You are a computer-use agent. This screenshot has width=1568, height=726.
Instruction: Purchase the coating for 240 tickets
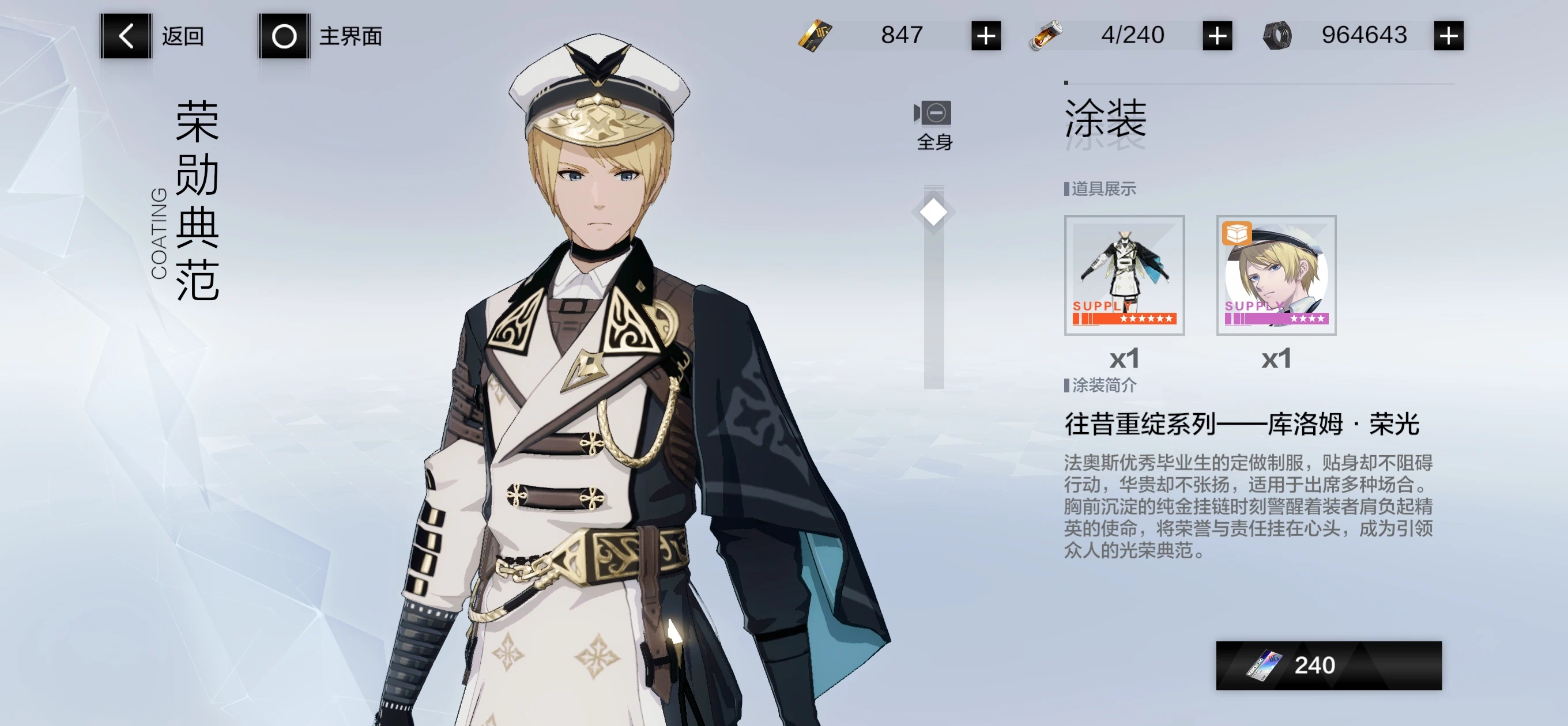(1328, 665)
